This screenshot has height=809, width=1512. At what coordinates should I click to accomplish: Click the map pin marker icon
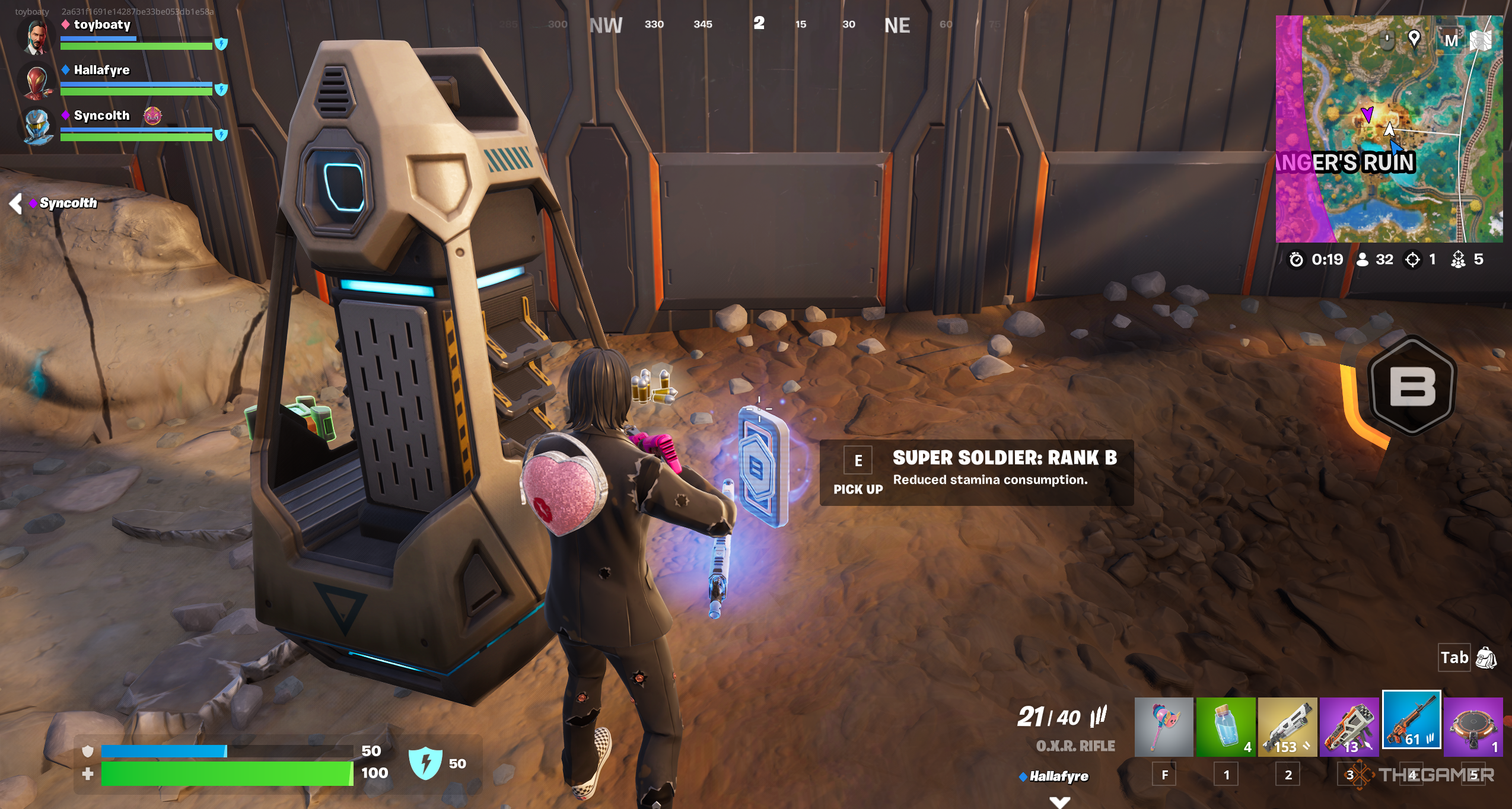(1414, 39)
